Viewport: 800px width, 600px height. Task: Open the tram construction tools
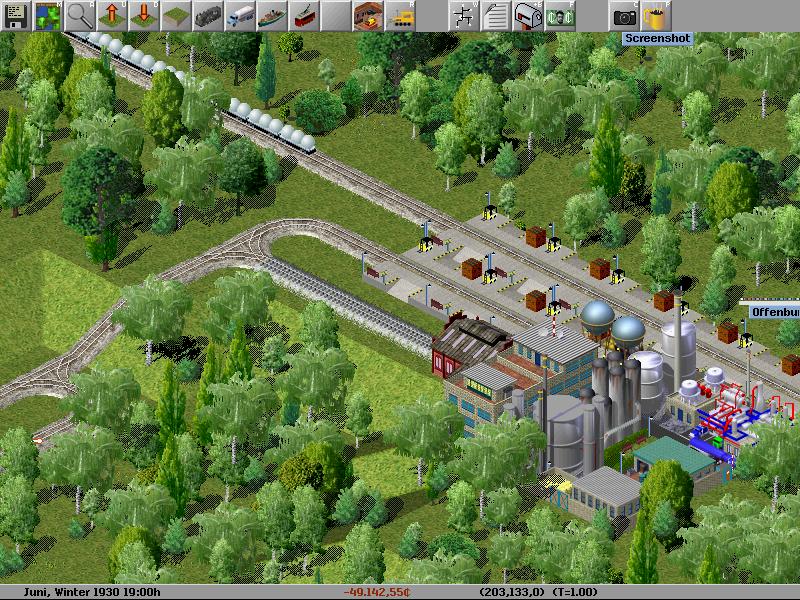click(x=303, y=15)
